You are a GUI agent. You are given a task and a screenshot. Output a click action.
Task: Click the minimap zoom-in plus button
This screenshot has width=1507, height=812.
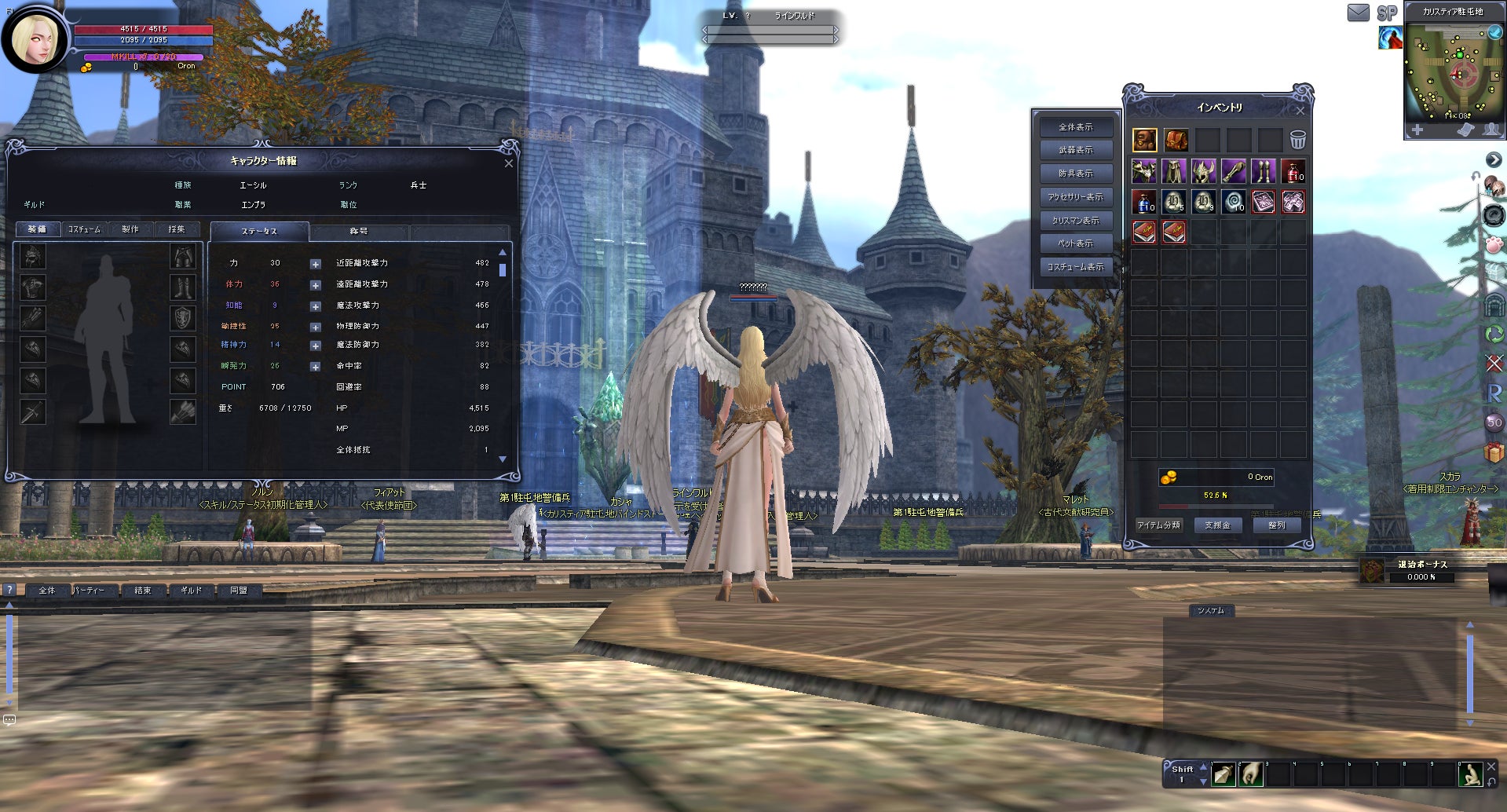tap(1417, 130)
